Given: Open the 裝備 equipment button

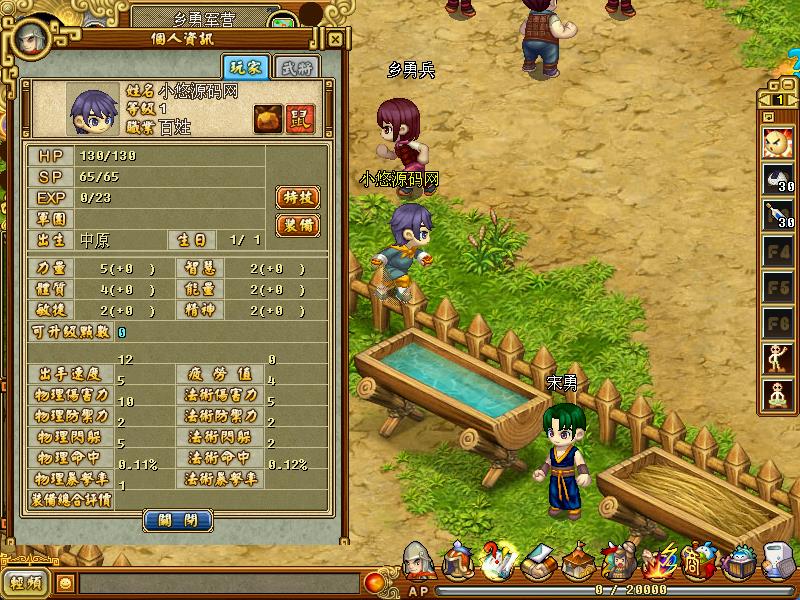Looking at the screenshot, I should click(297, 225).
